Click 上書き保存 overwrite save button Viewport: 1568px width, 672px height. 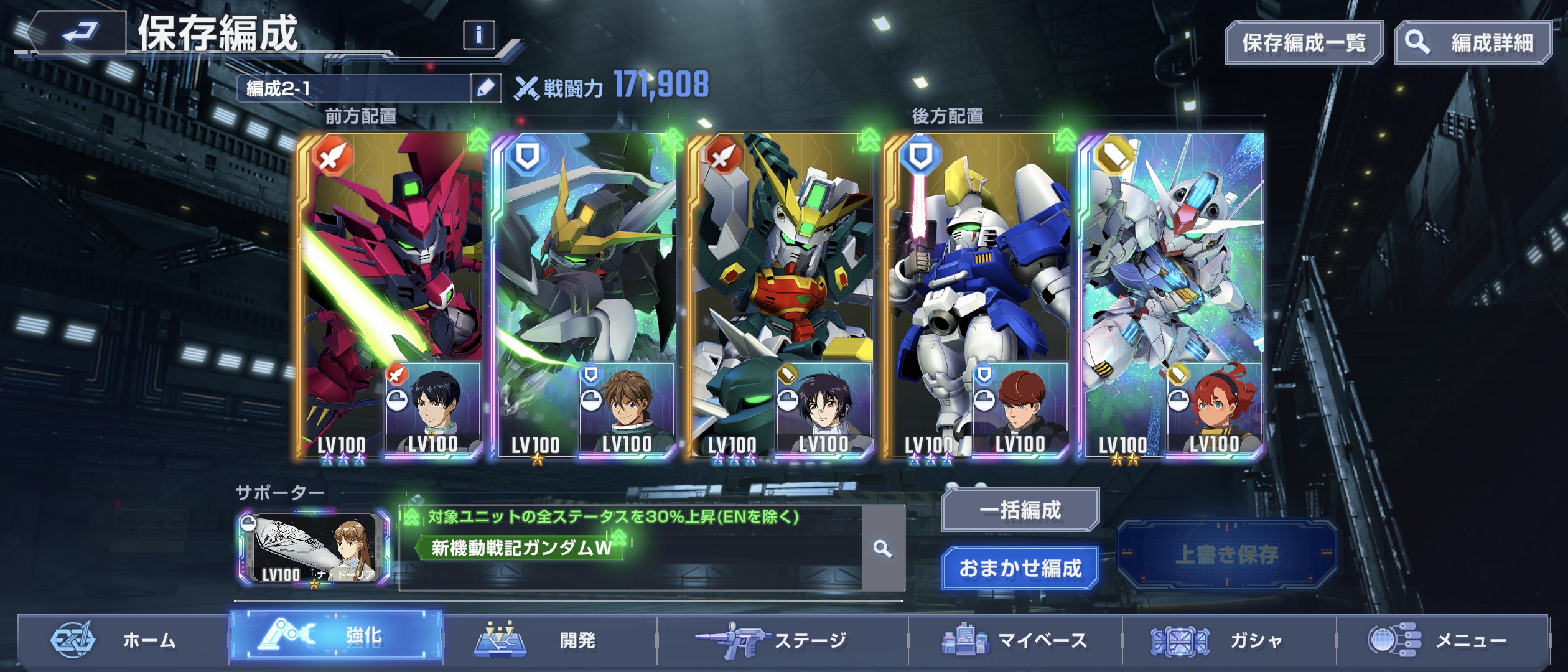pos(1226,554)
